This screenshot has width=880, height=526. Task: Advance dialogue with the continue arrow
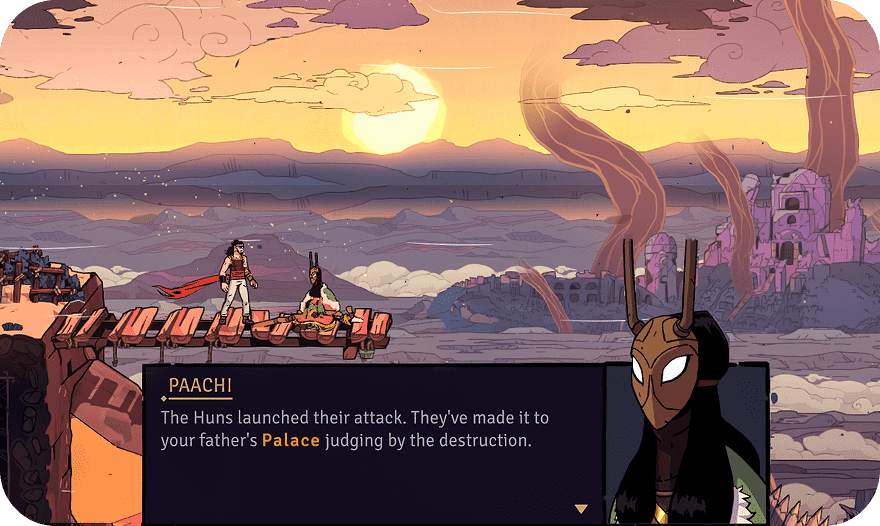pos(581,508)
